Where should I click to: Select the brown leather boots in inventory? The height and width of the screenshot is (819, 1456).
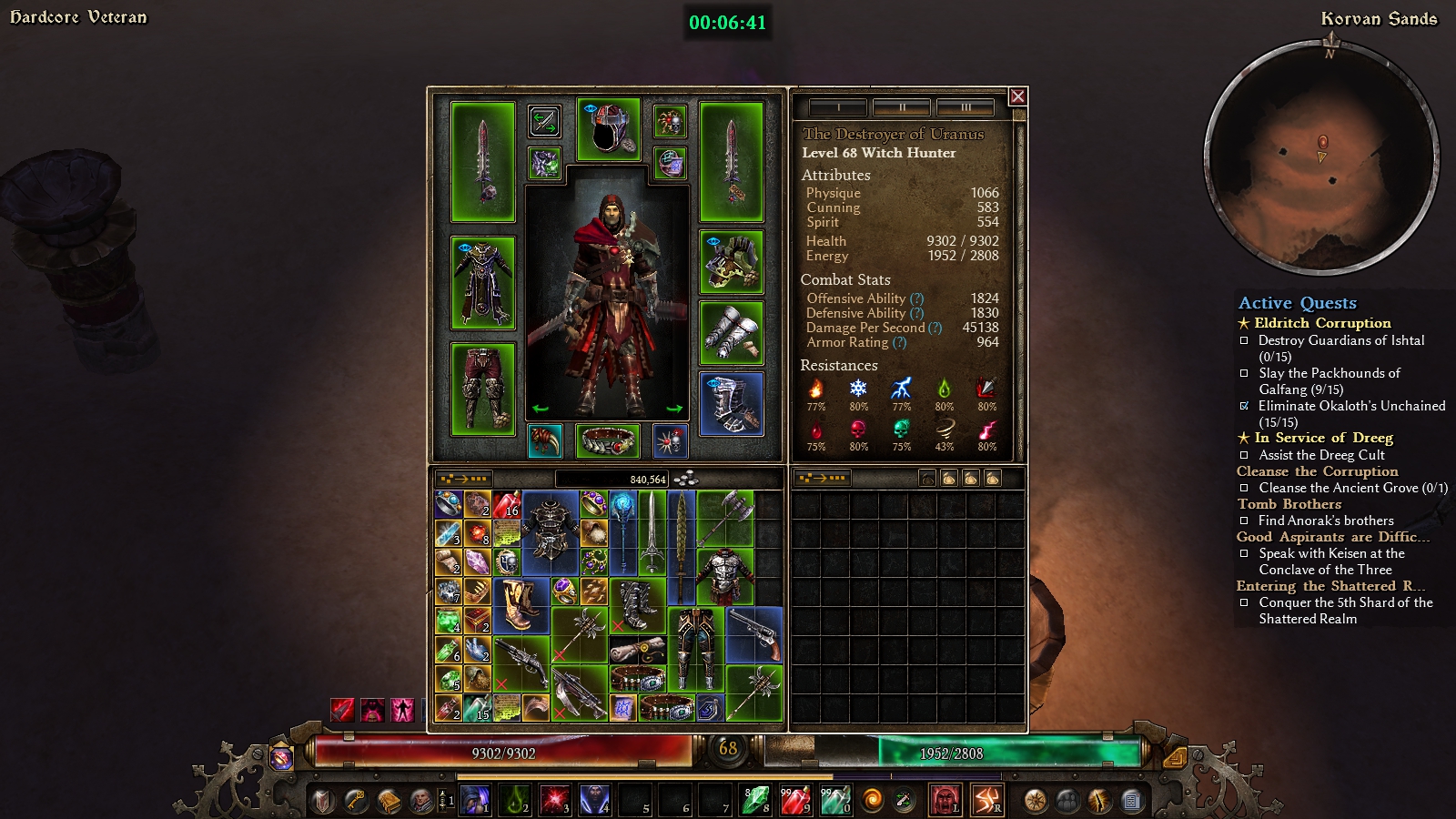tap(519, 606)
